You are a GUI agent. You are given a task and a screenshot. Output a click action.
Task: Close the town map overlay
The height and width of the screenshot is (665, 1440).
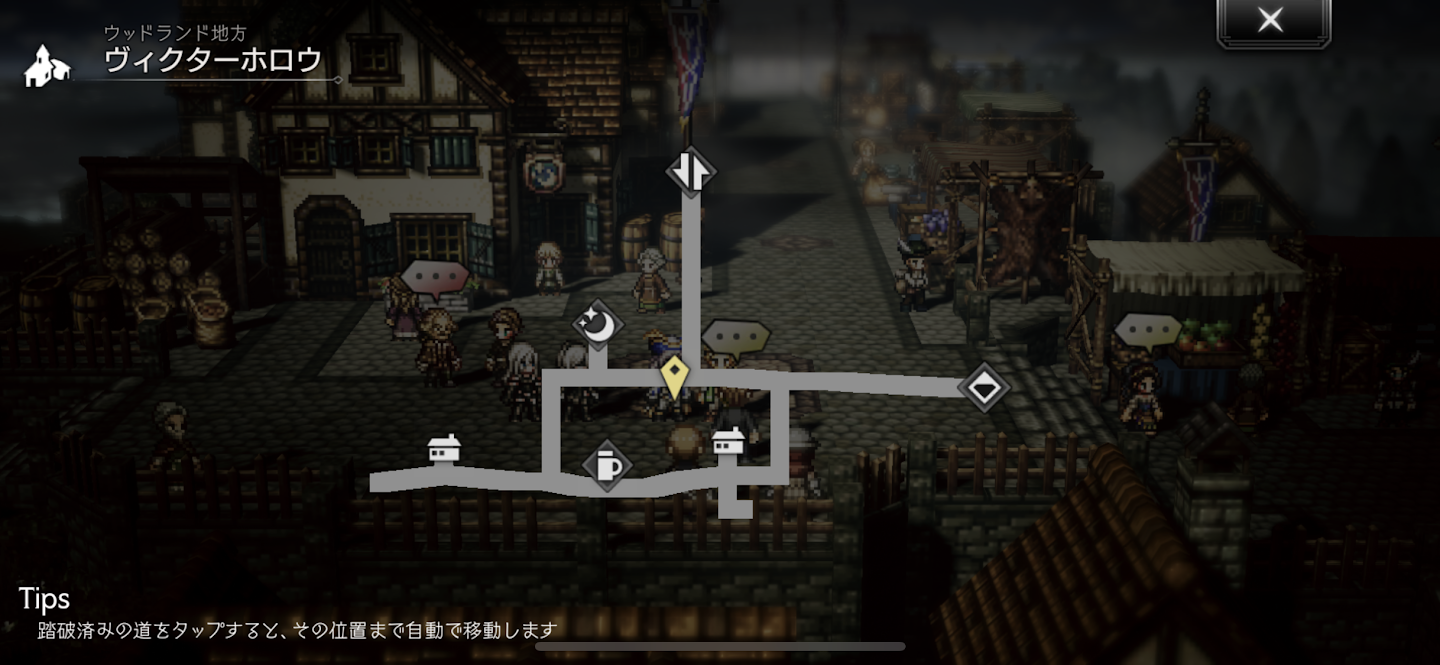click(1272, 21)
